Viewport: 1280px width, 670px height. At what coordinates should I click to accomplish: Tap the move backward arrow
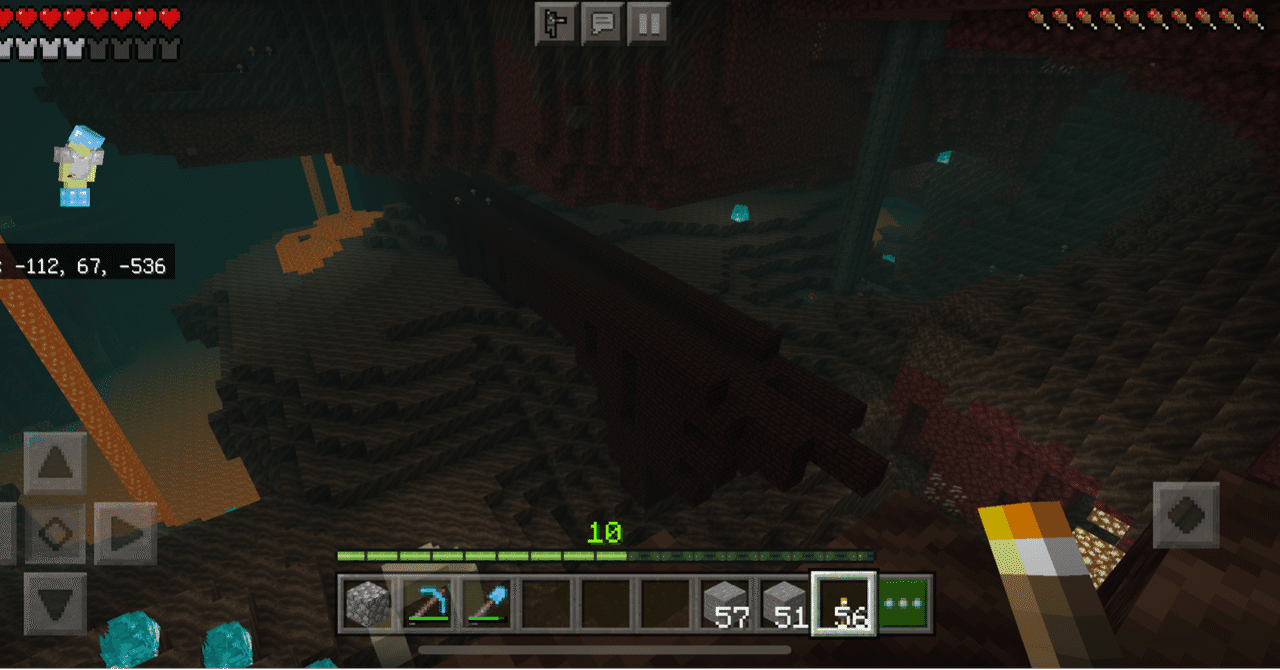pos(55,603)
